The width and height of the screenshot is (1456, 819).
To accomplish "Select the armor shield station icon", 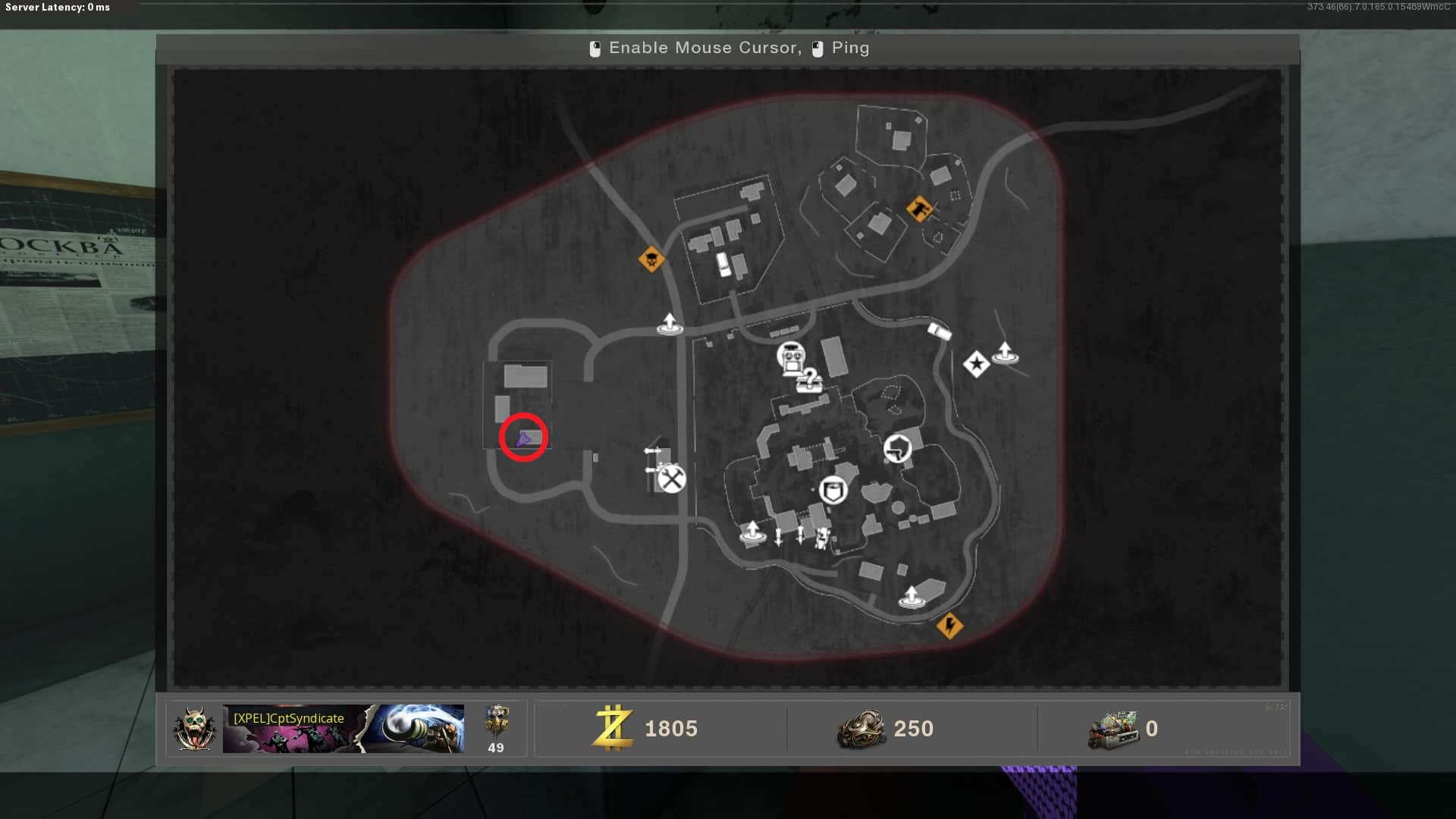I will 833,491.
